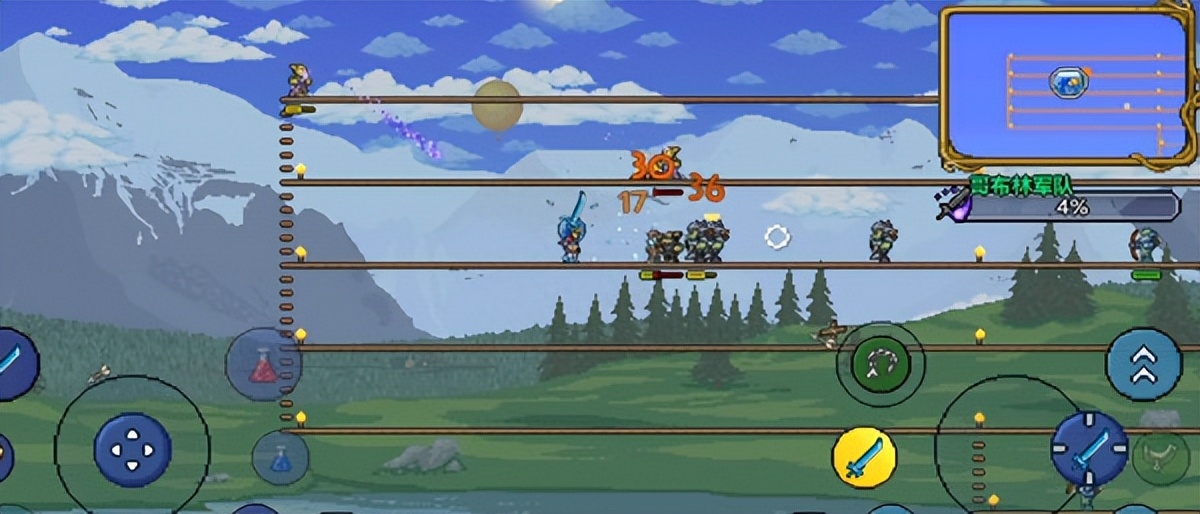Open the minimap in the gold frame
The image size is (1200, 514).
[x=1068, y=88]
